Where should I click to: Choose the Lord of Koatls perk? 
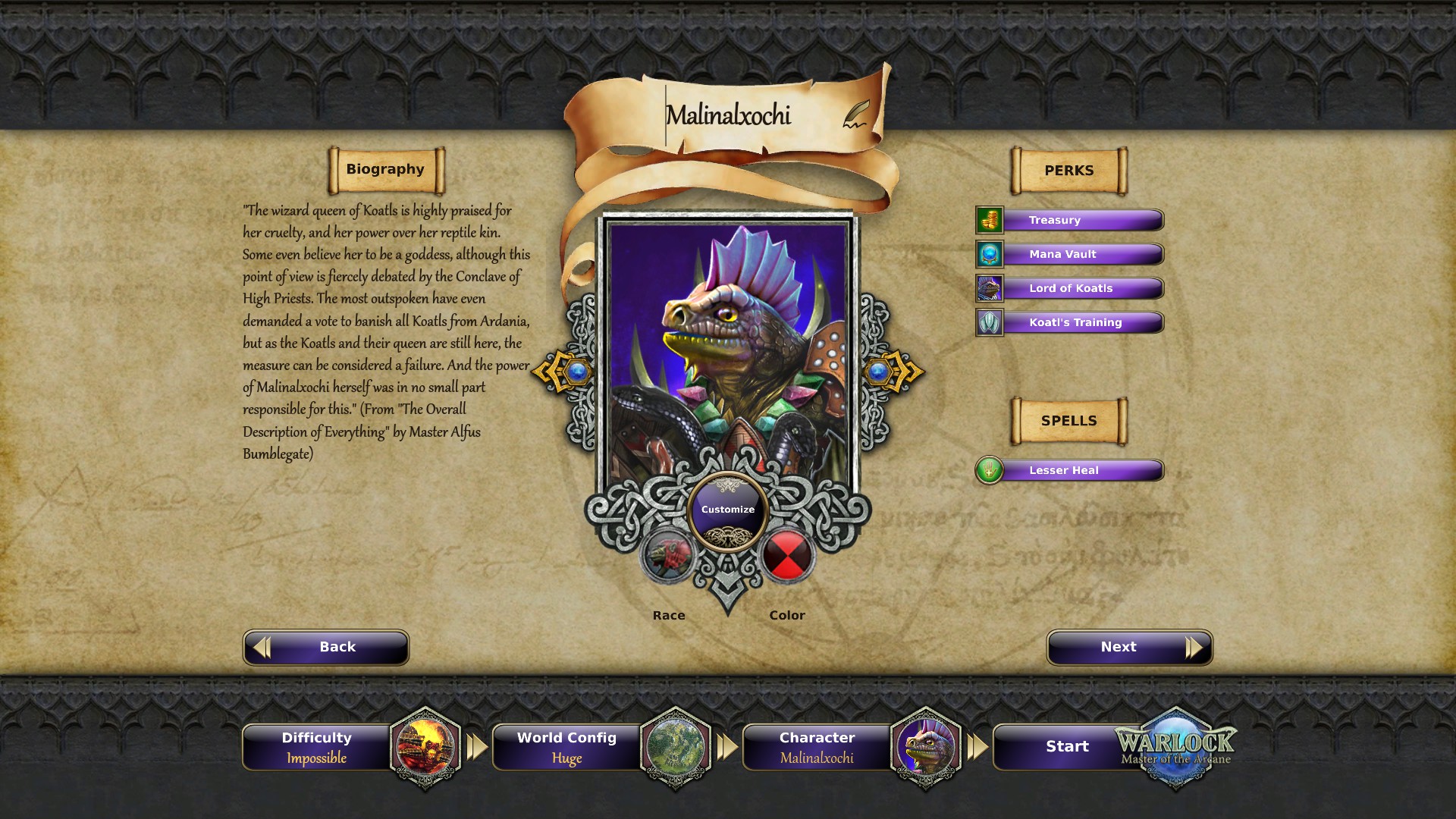(1070, 288)
